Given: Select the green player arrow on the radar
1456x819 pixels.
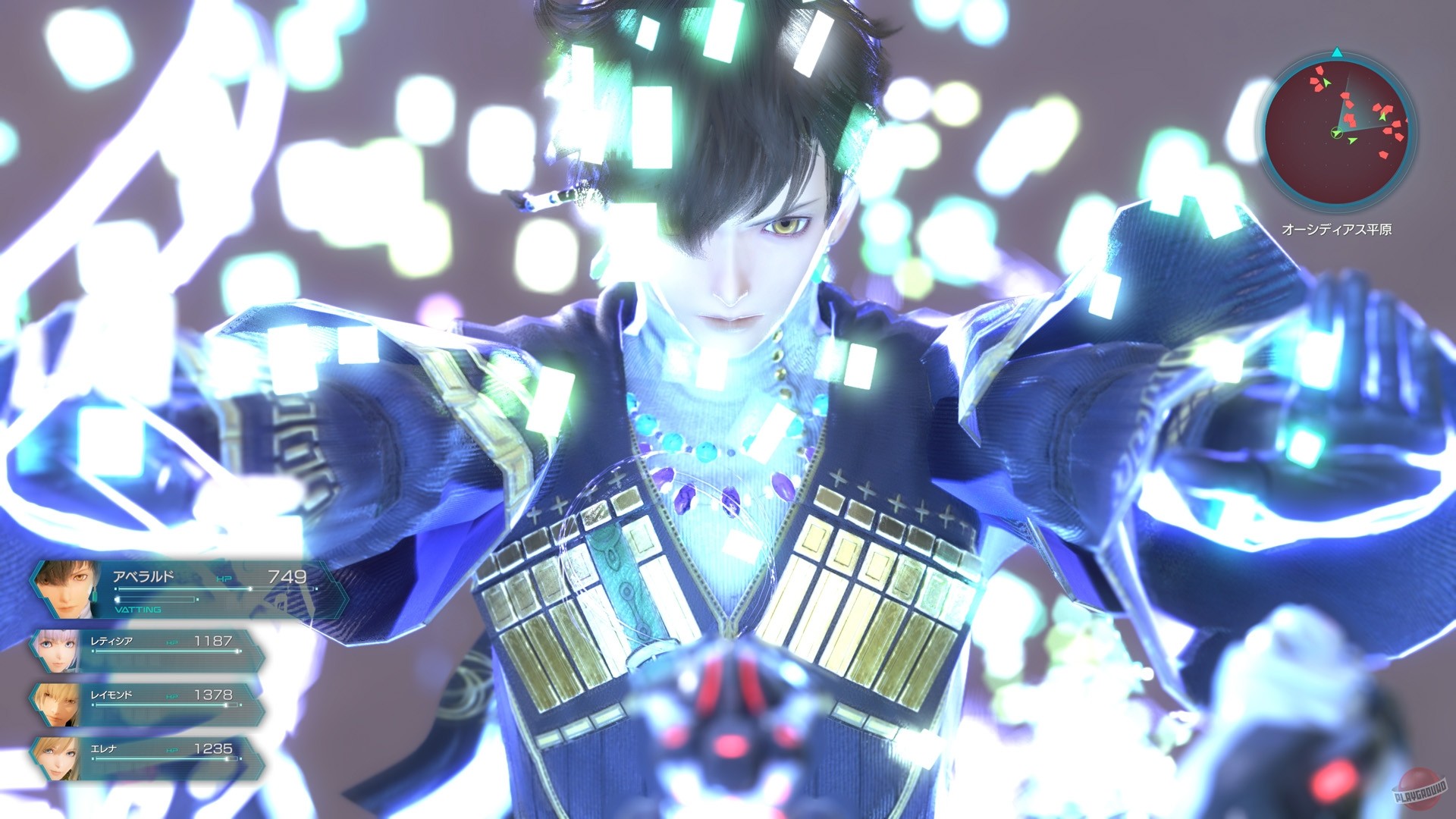Looking at the screenshot, I should (x=1337, y=133).
